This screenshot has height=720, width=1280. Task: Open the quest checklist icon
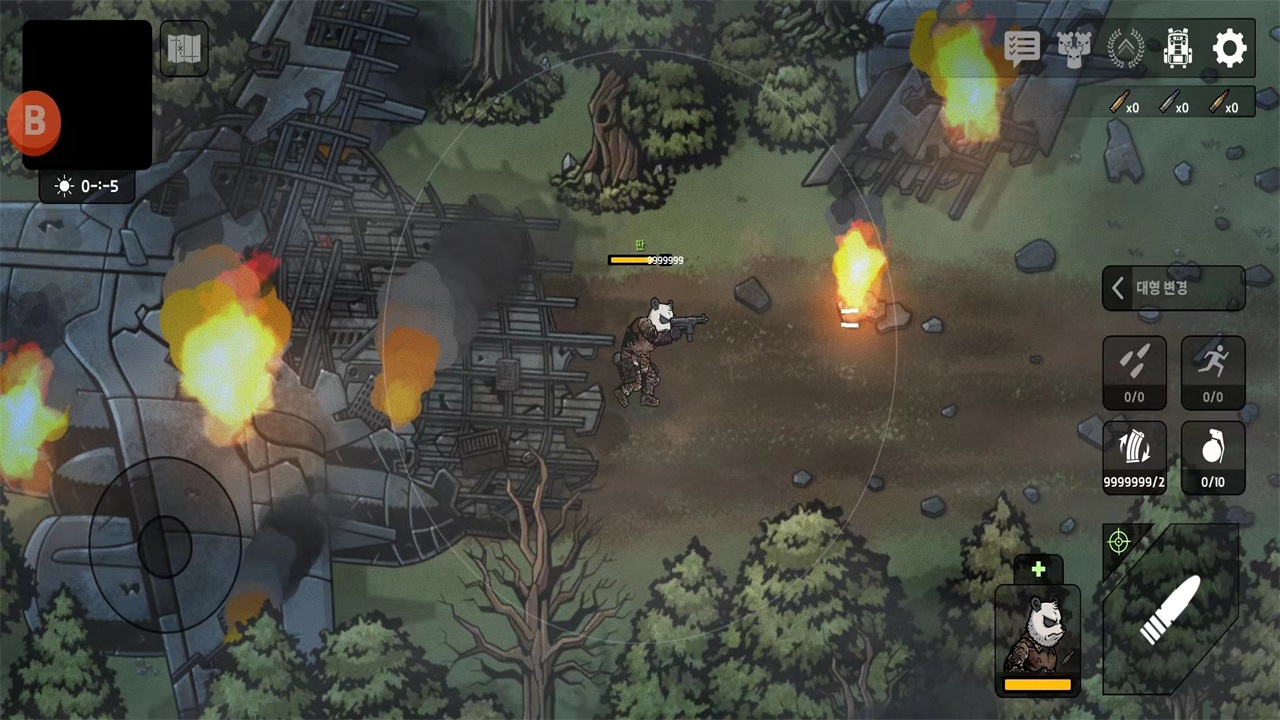tap(1021, 48)
